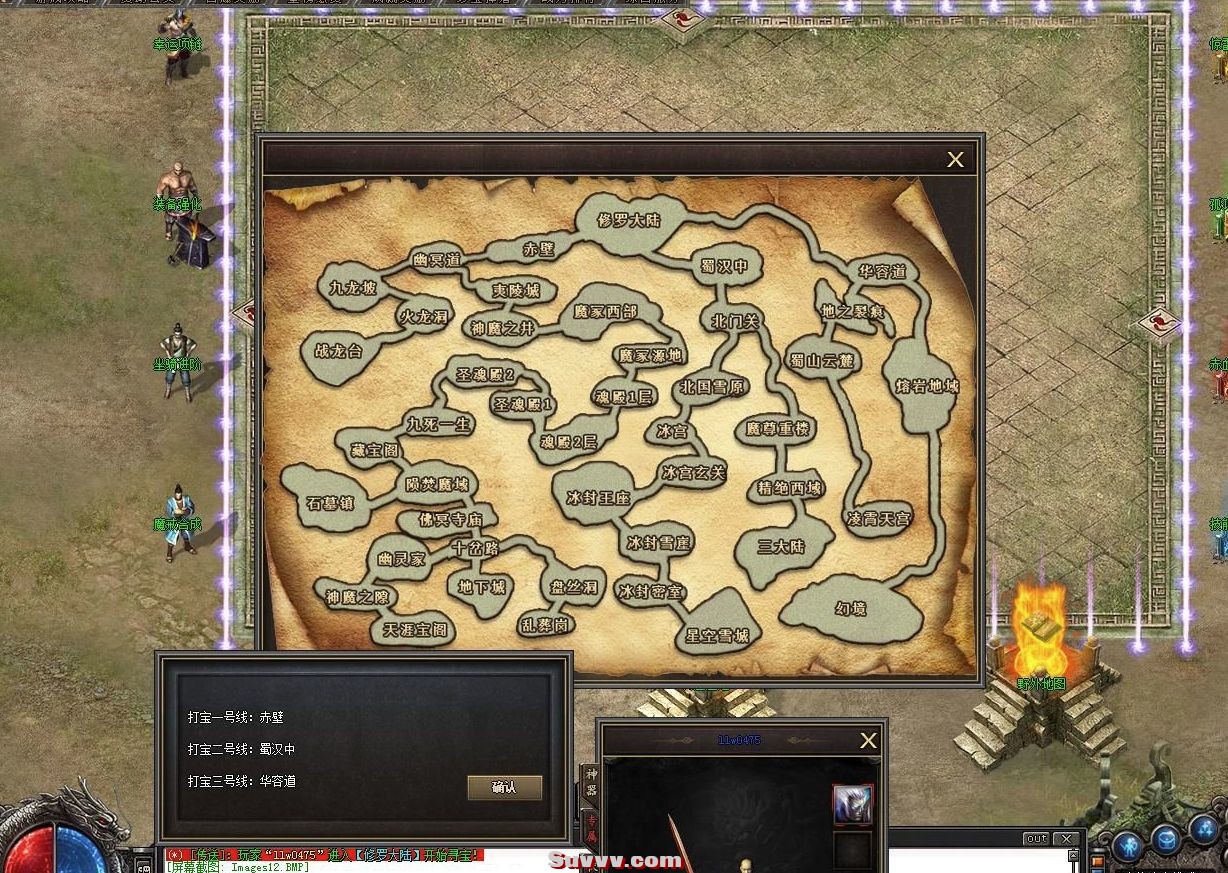The width and height of the screenshot is (1228, 873).
Task: Switch to the 神器 tab
Action: tap(591, 783)
